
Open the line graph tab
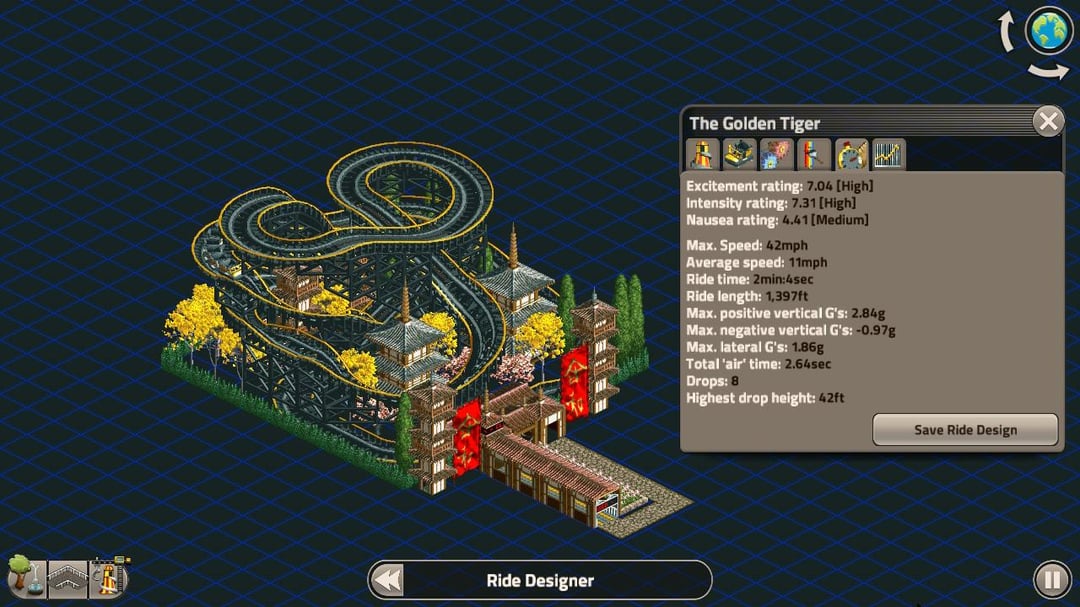(888, 155)
